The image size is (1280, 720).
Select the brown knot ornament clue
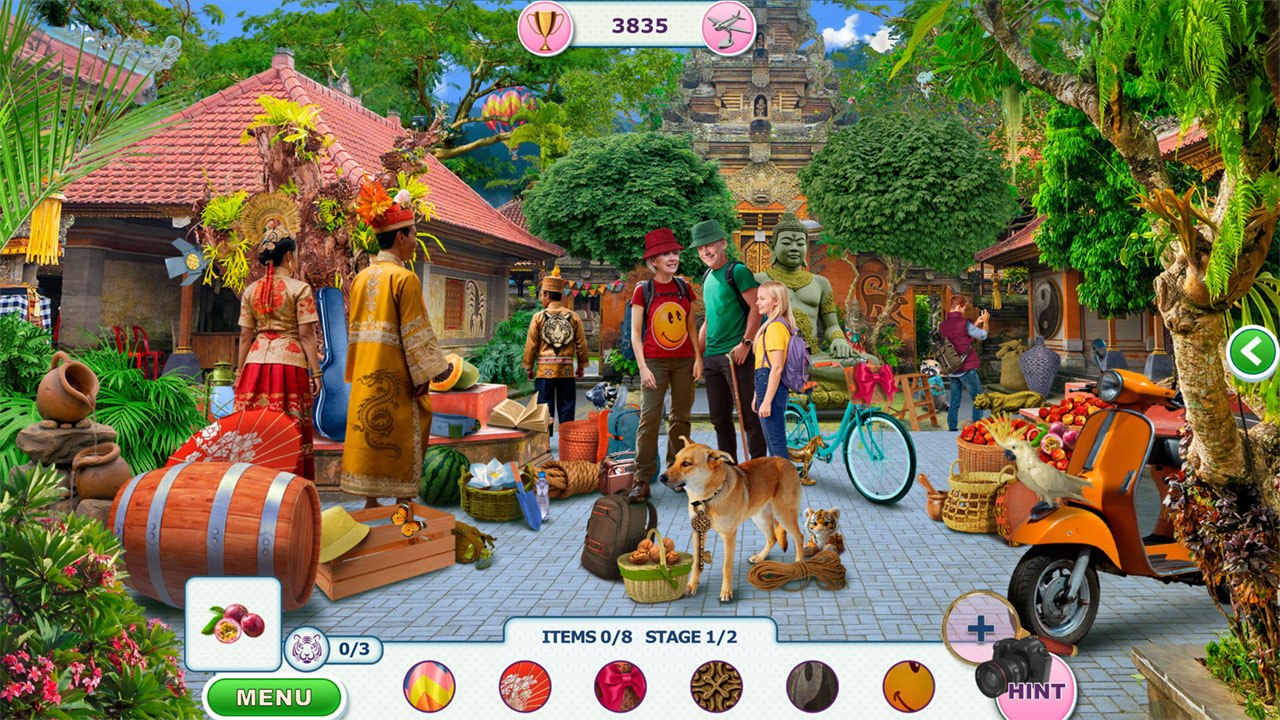tap(716, 686)
